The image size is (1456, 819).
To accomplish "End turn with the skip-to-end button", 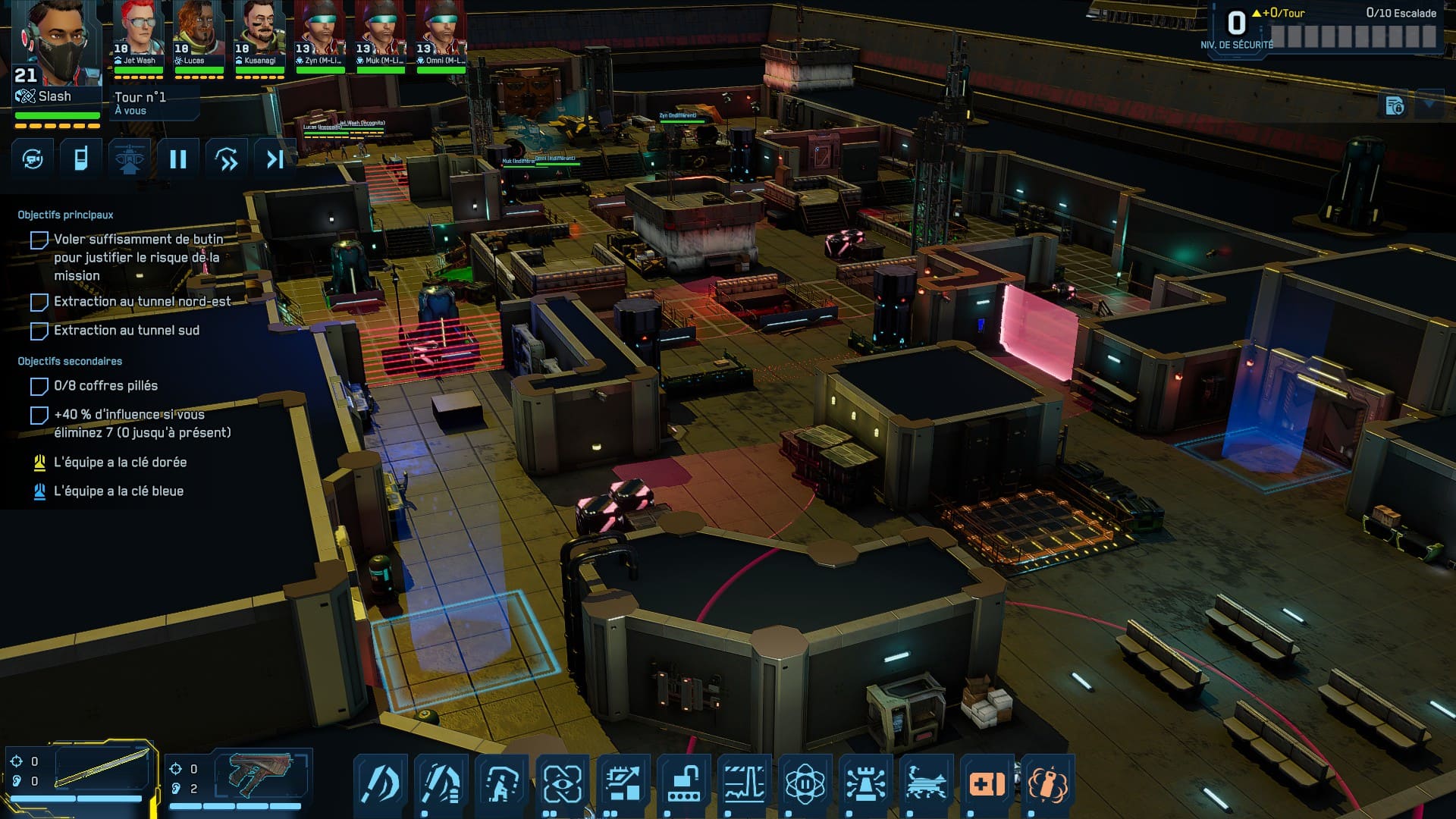I will tap(275, 159).
